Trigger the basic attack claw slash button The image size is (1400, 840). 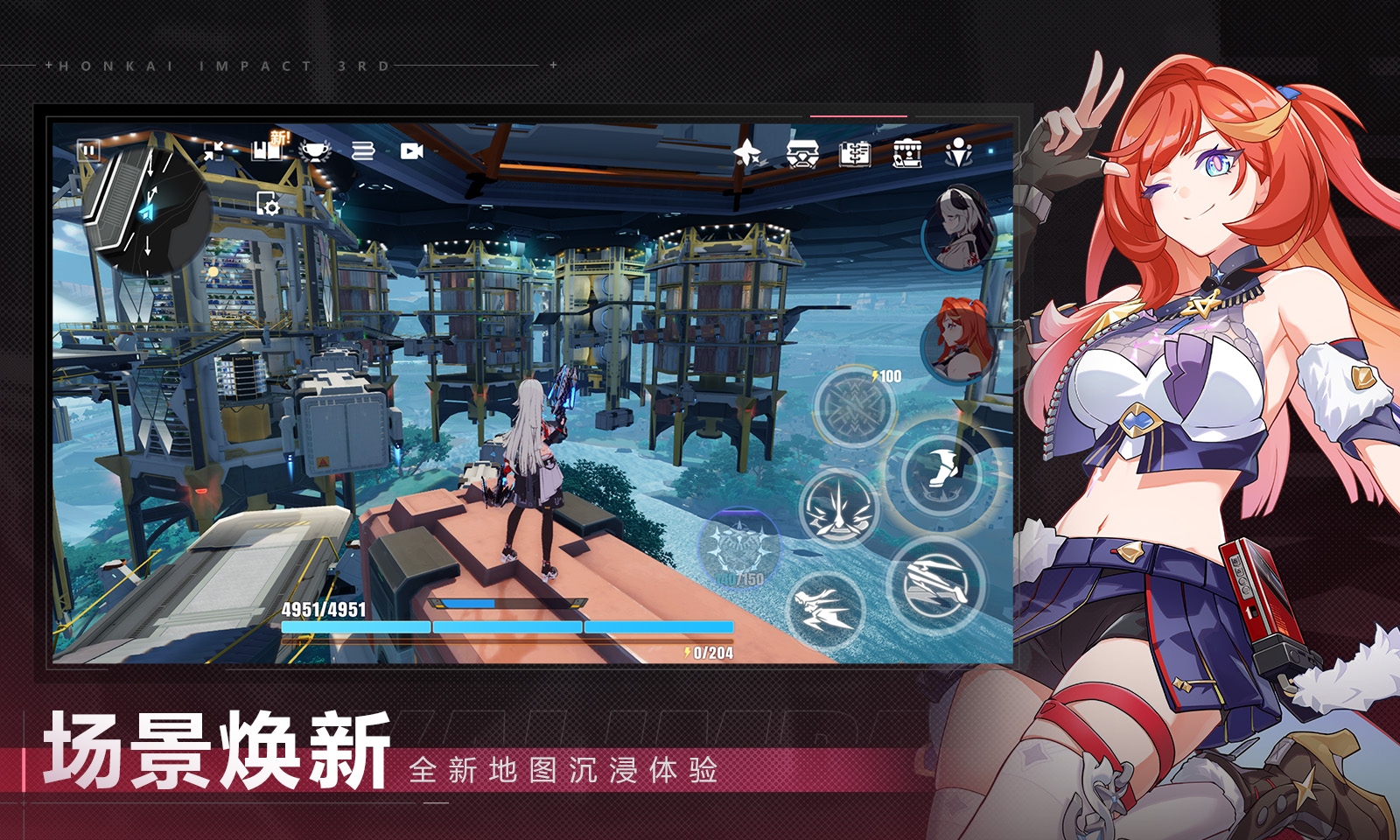(936, 583)
